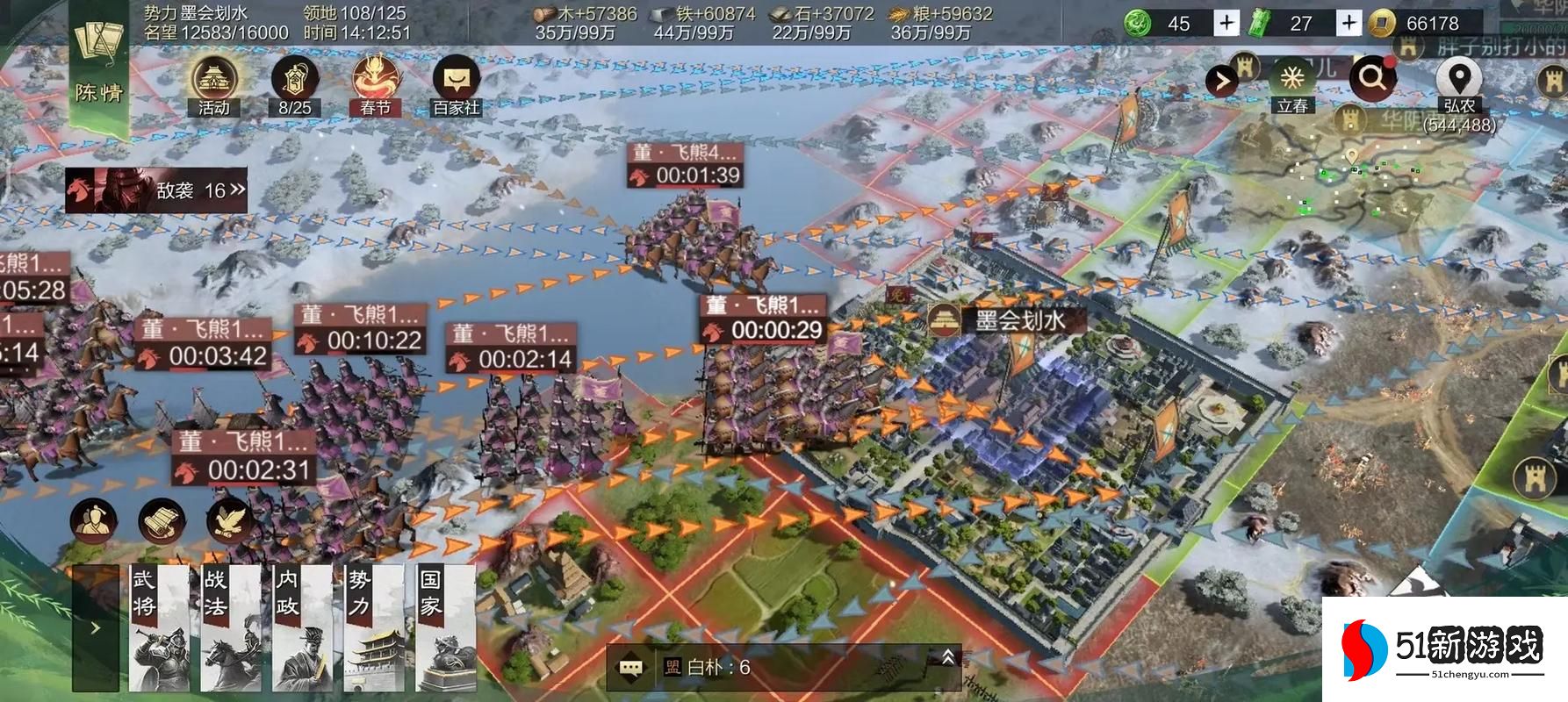
Task: Open the chat bubble icon
Action: 630,668
